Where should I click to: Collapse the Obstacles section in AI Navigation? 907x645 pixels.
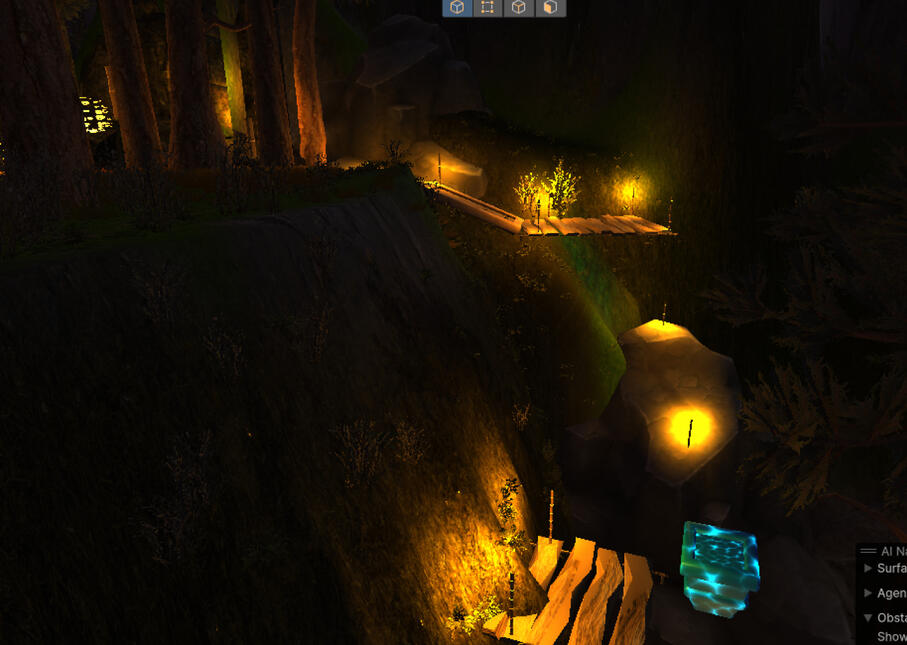(868, 618)
